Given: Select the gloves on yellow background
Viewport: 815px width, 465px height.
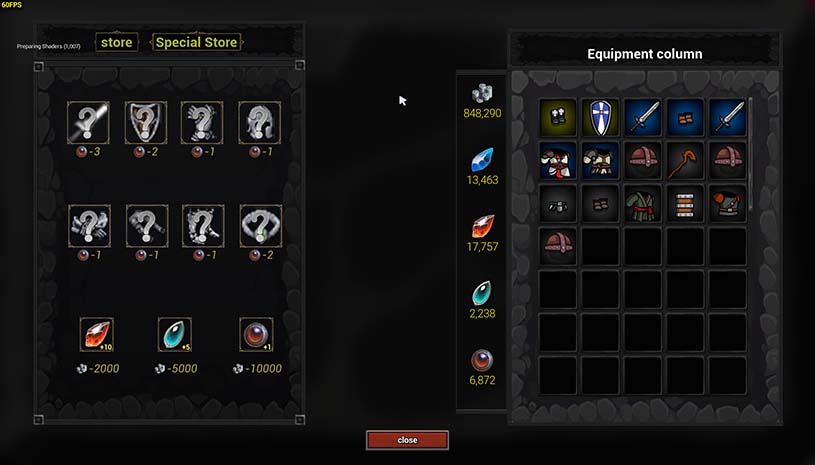Looking at the screenshot, I should click(x=559, y=117).
